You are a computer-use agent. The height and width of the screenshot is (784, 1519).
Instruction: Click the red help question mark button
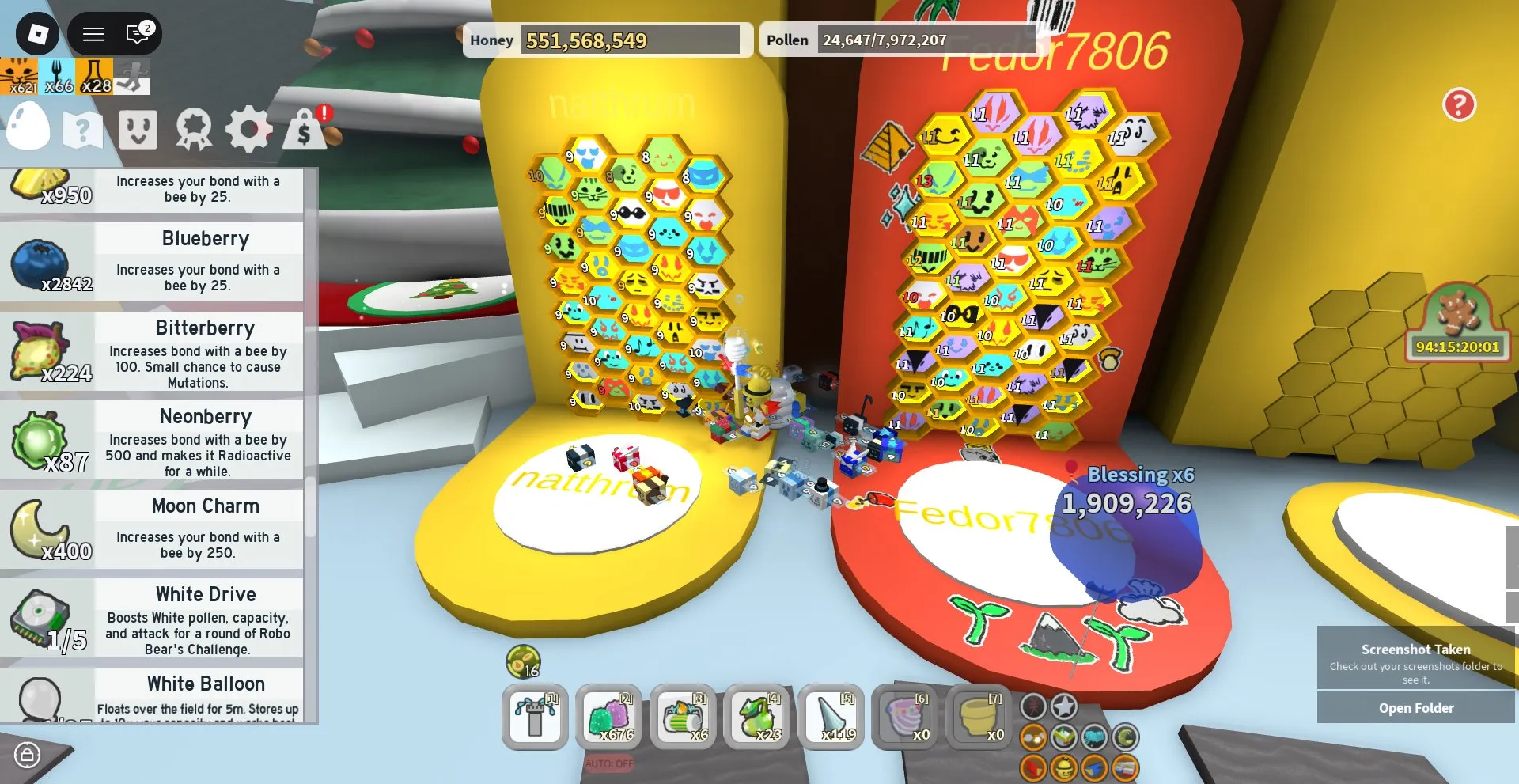click(x=1459, y=104)
